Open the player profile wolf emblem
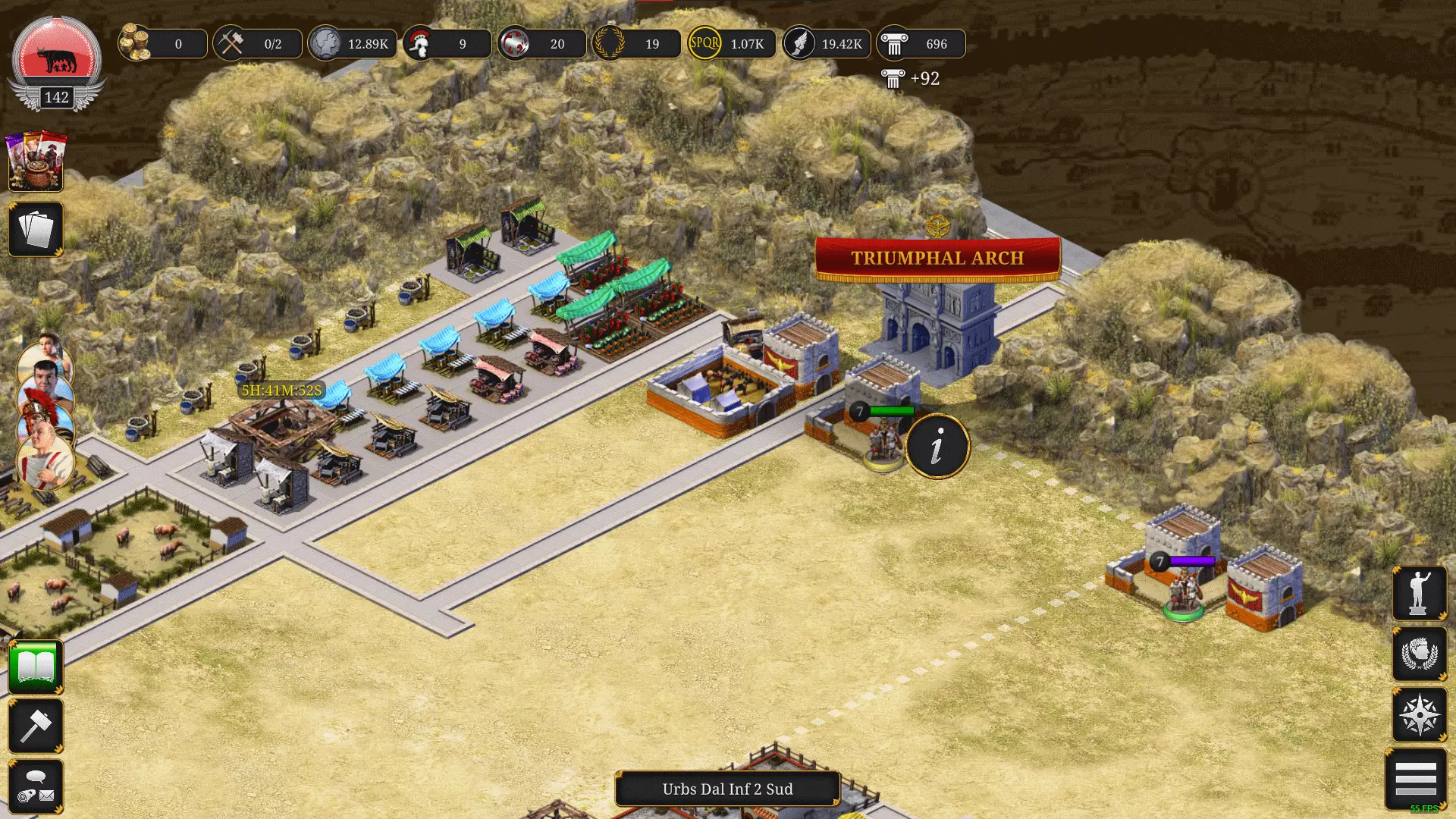Image resolution: width=1456 pixels, height=819 pixels. tap(57, 61)
